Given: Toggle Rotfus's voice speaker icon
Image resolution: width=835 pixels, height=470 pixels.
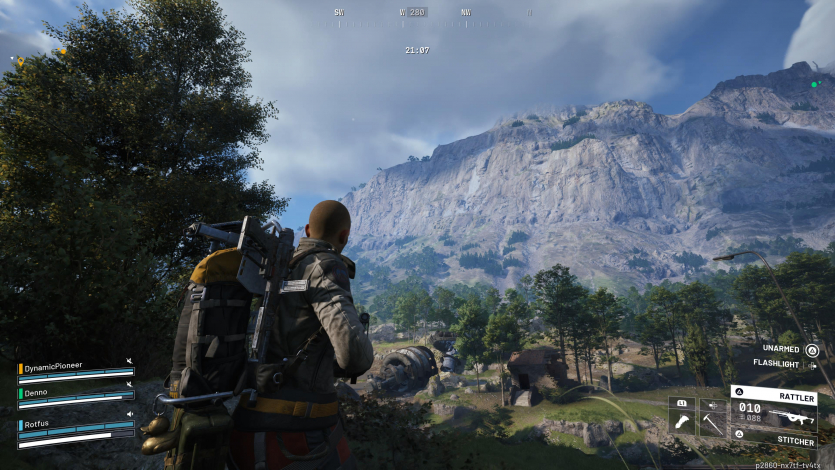Looking at the screenshot, I should click(x=129, y=413).
